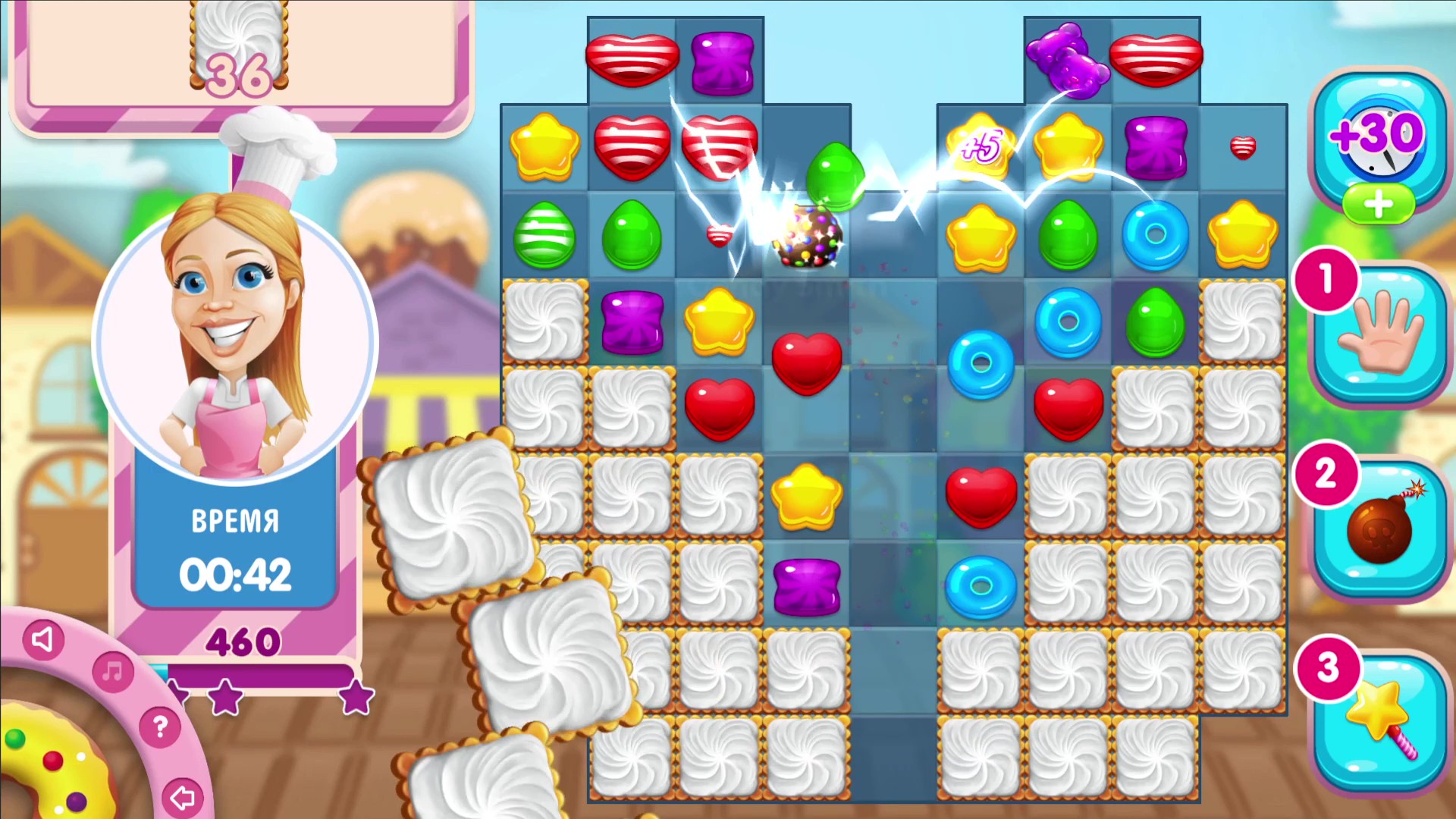Mute the sound effects speaker
The width and height of the screenshot is (1456, 819).
point(42,639)
